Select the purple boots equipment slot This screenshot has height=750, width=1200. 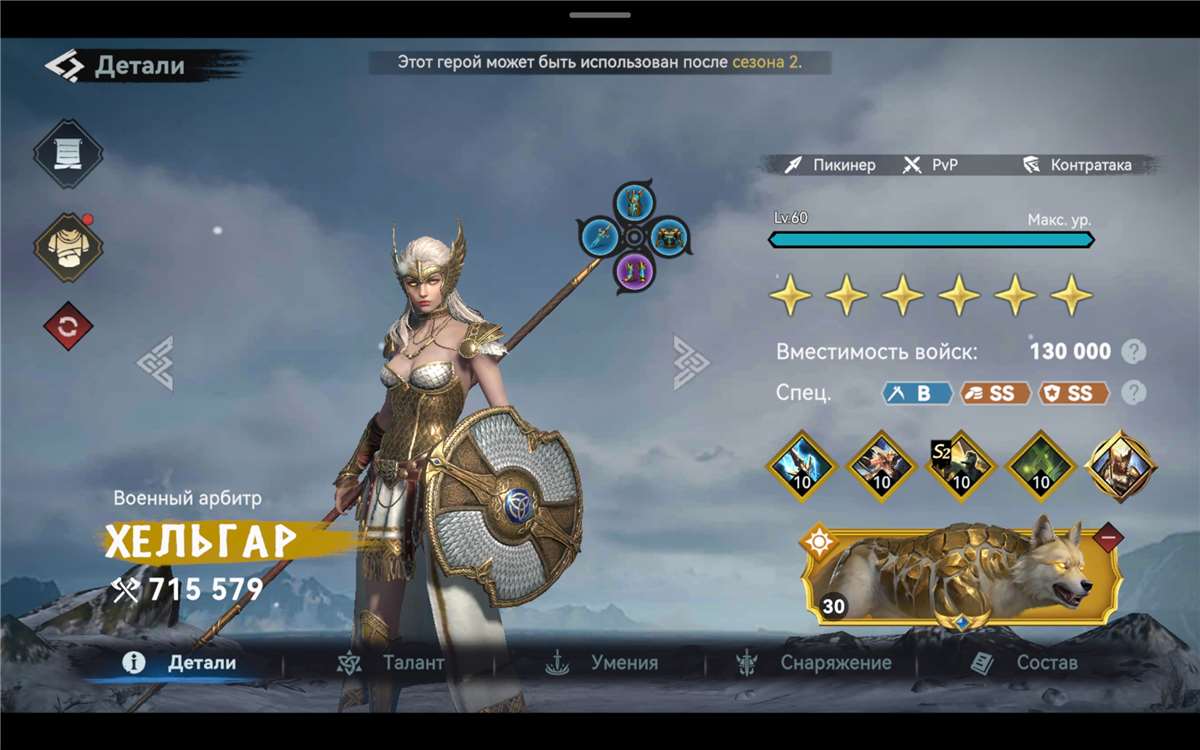[x=634, y=270]
